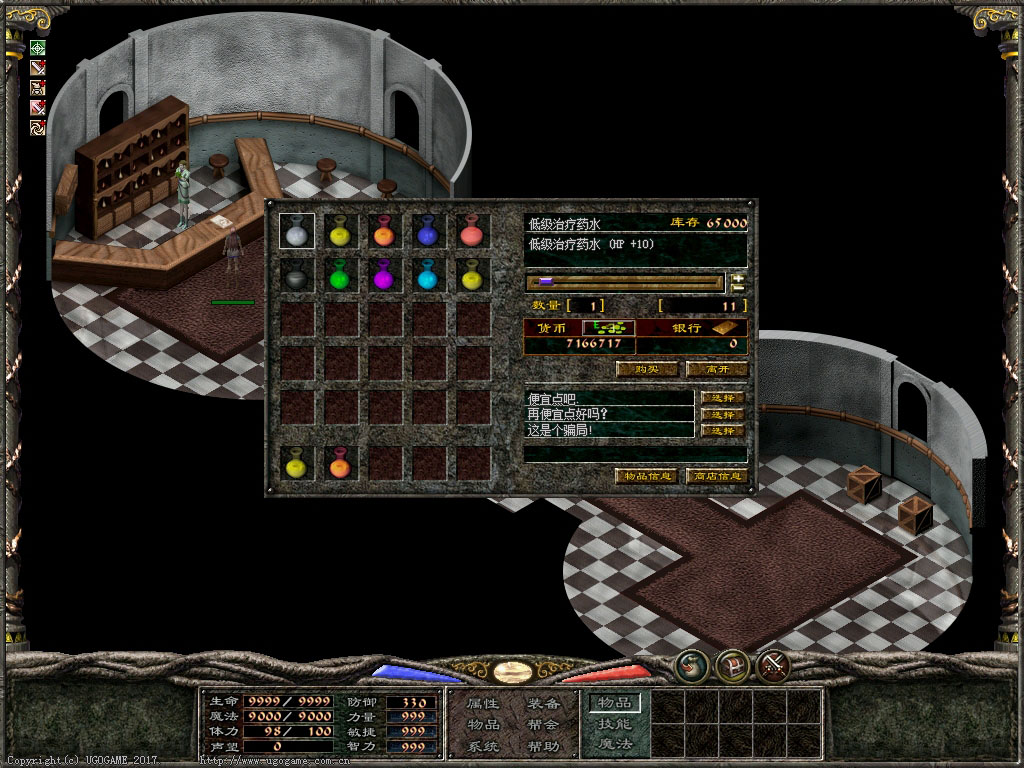Show 商店信息 shop info

717,476
